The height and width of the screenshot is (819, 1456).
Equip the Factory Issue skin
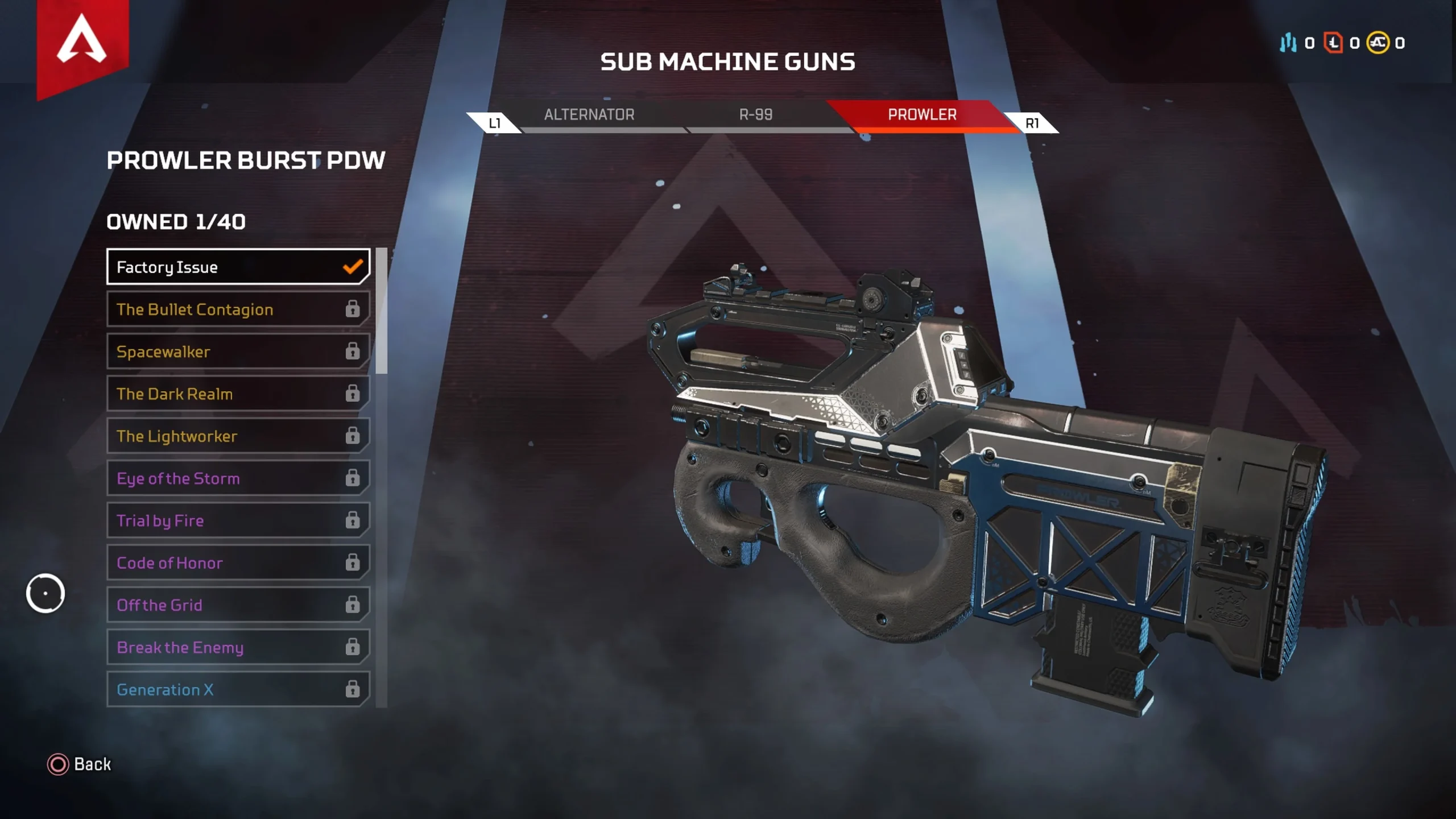[238, 267]
